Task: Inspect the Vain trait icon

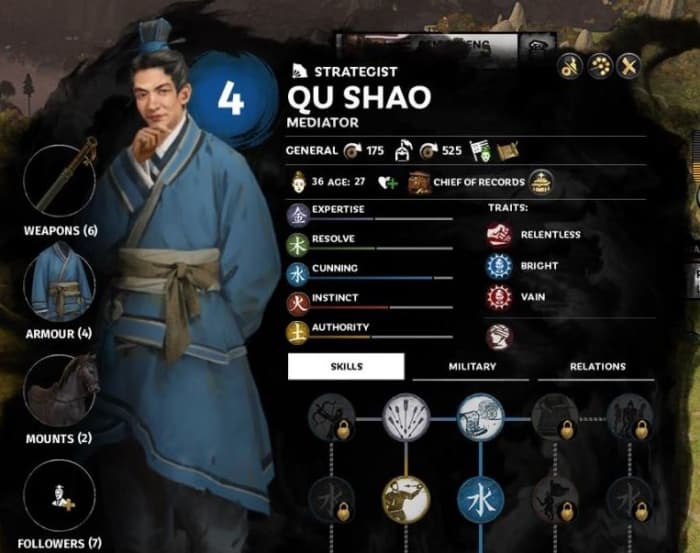Action: tap(498, 297)
